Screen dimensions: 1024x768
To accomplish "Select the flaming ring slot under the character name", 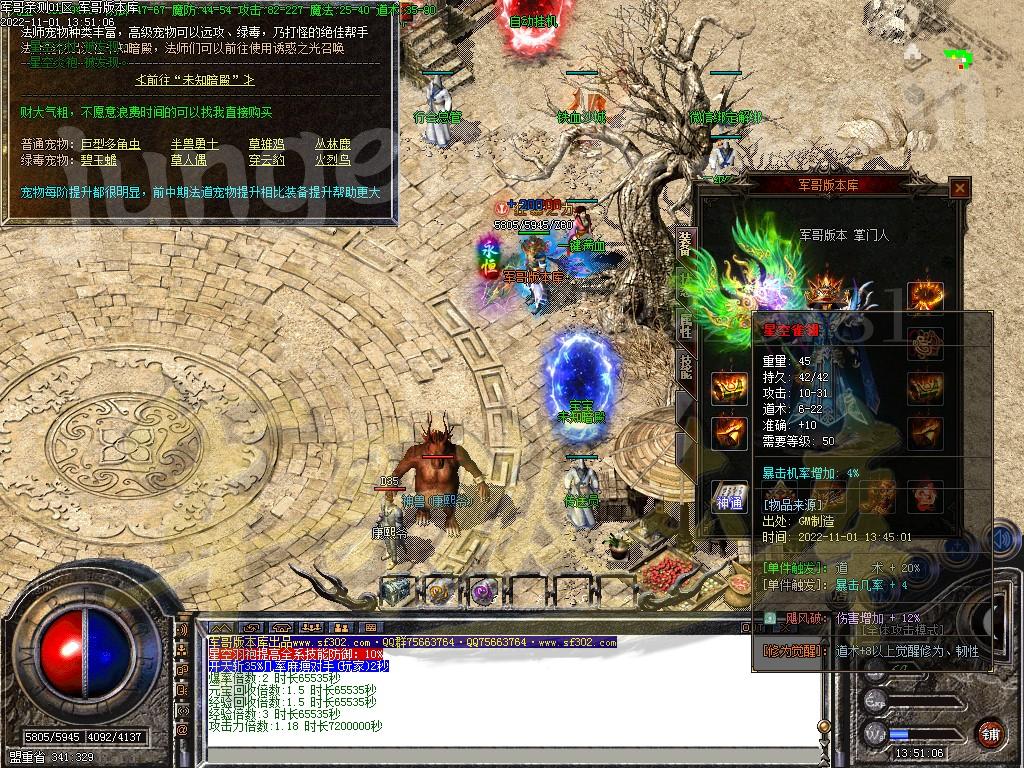I will tap(925, 296).
